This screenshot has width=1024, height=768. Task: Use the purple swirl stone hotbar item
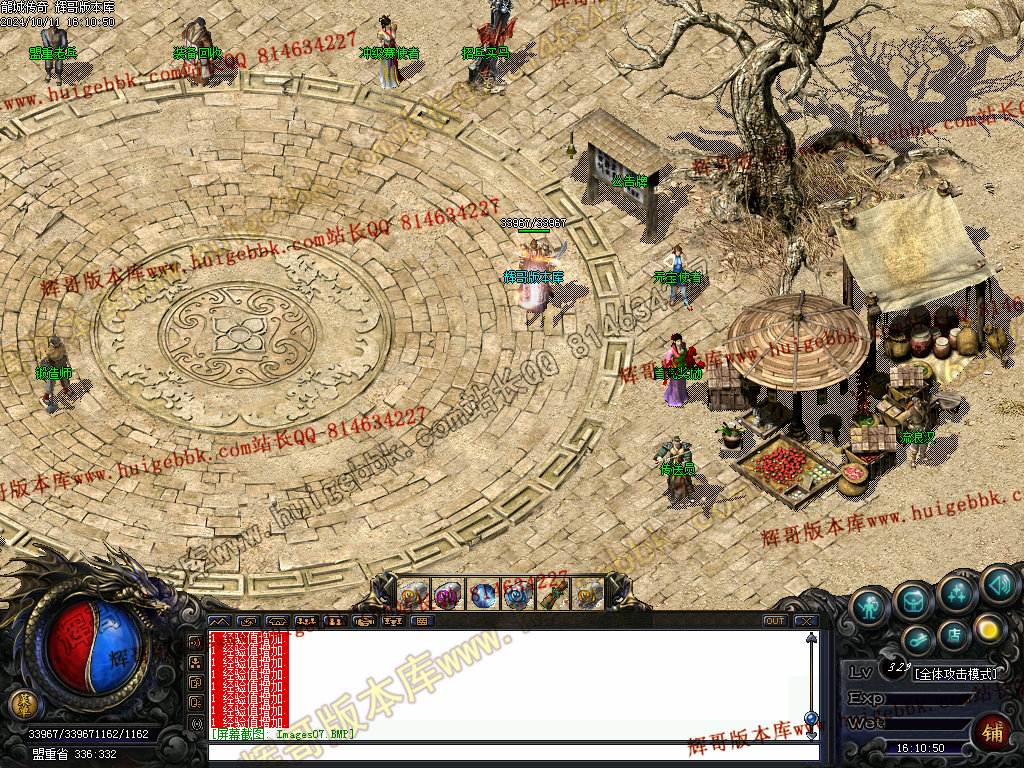[x=447, y=596]
